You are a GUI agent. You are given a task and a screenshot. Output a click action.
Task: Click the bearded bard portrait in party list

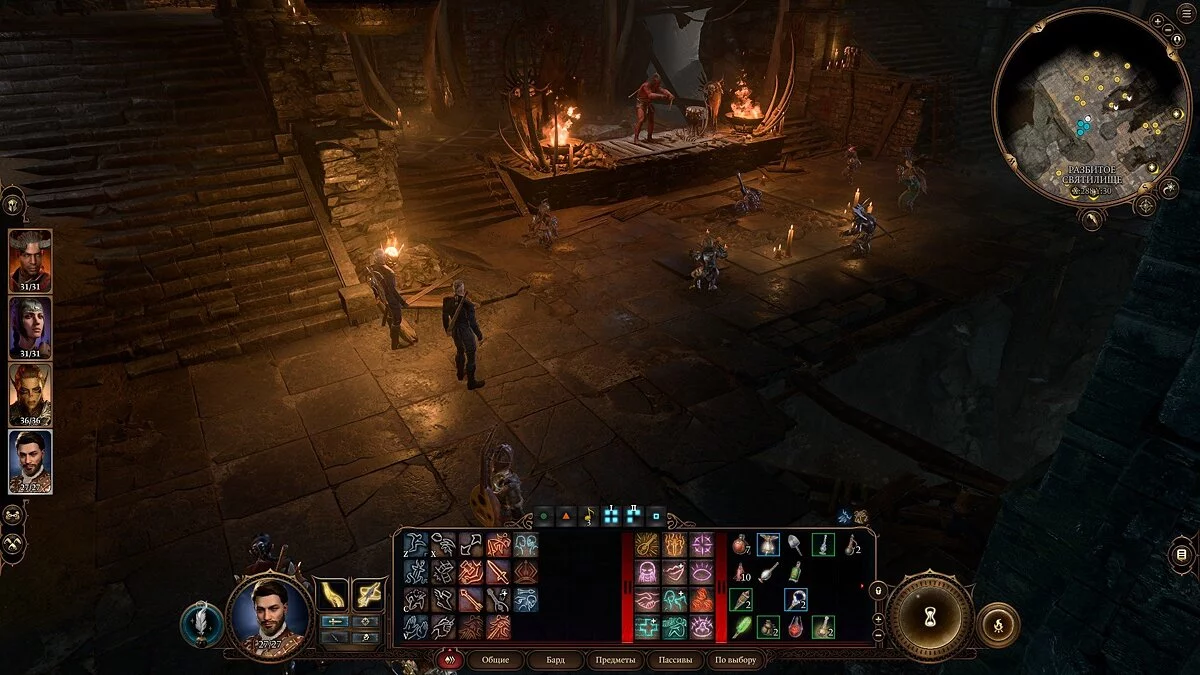click(30, 461)
